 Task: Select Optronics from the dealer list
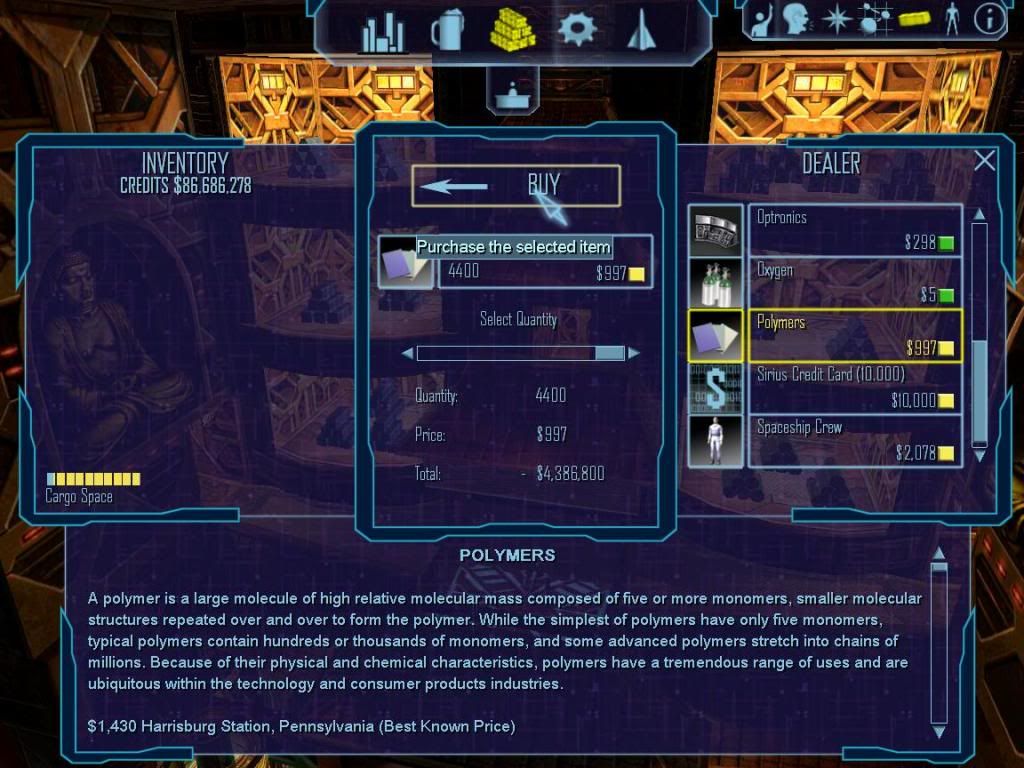[x=854, y=229]
